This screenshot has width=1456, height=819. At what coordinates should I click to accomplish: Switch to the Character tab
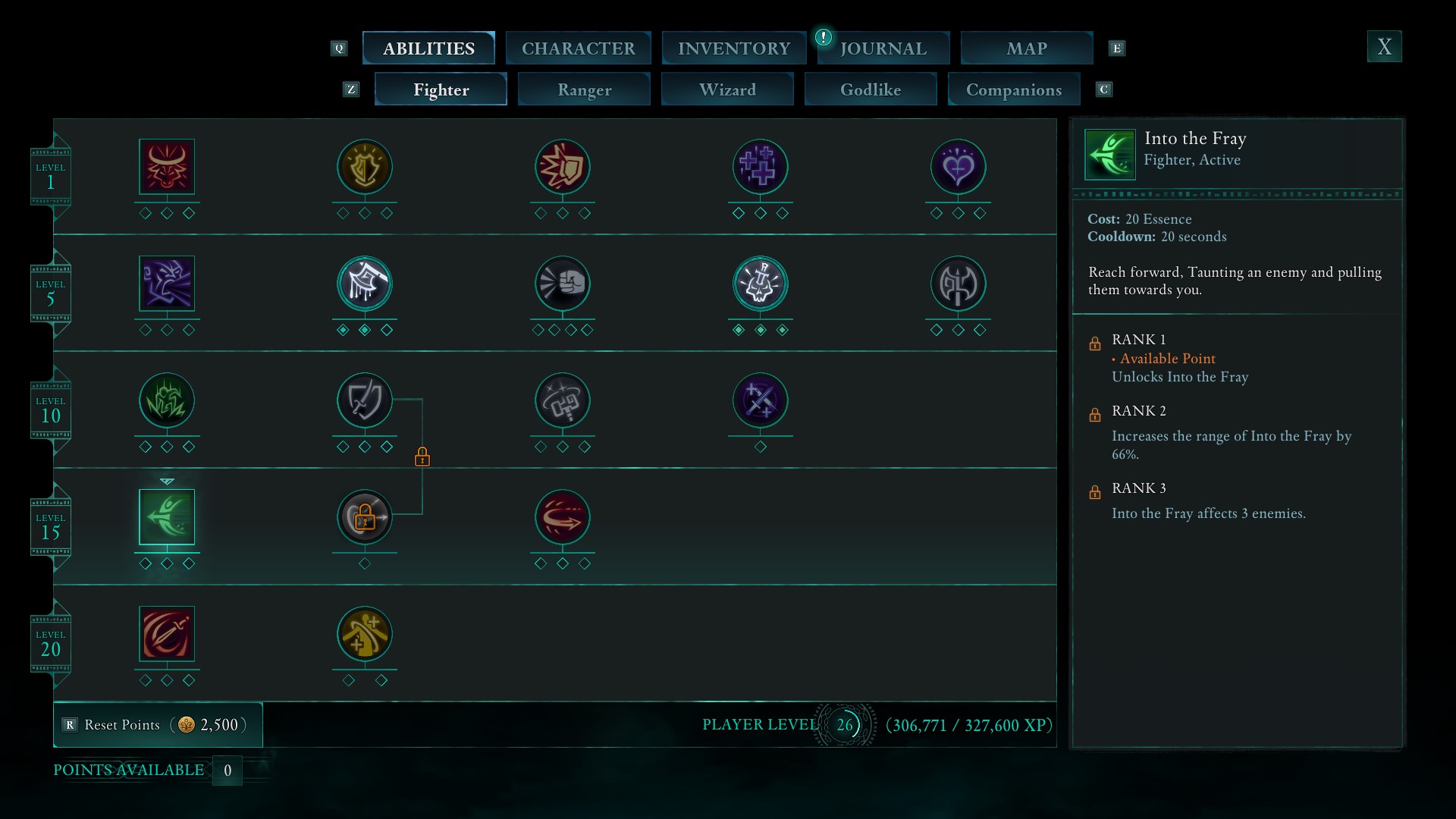tap(578, 49)
